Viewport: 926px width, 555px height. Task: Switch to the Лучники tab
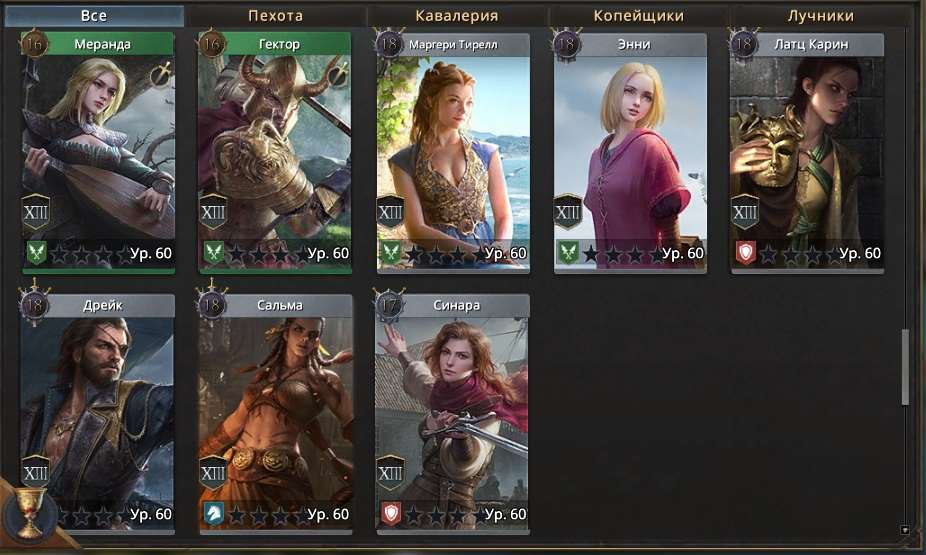coord(820,16)
